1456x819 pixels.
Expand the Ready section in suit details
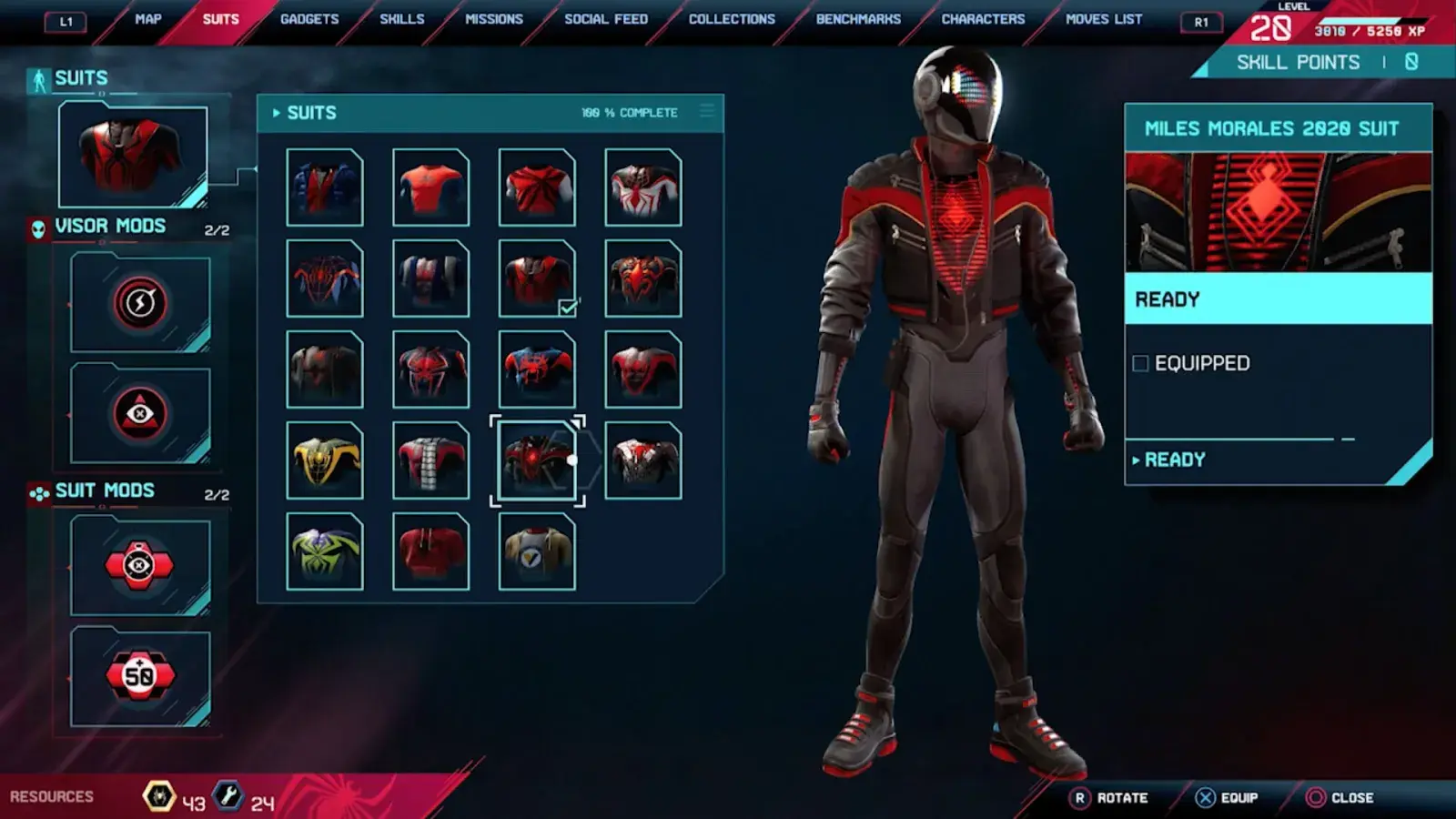tap(1174, 460)
